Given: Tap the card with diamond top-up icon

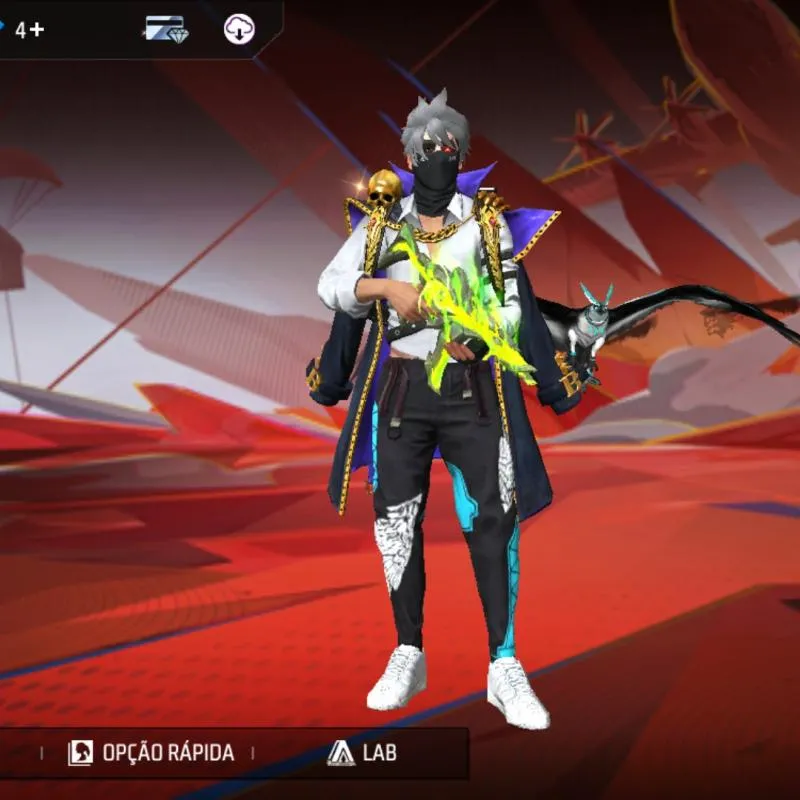Looking at the screenshot, I should [165, 29].
